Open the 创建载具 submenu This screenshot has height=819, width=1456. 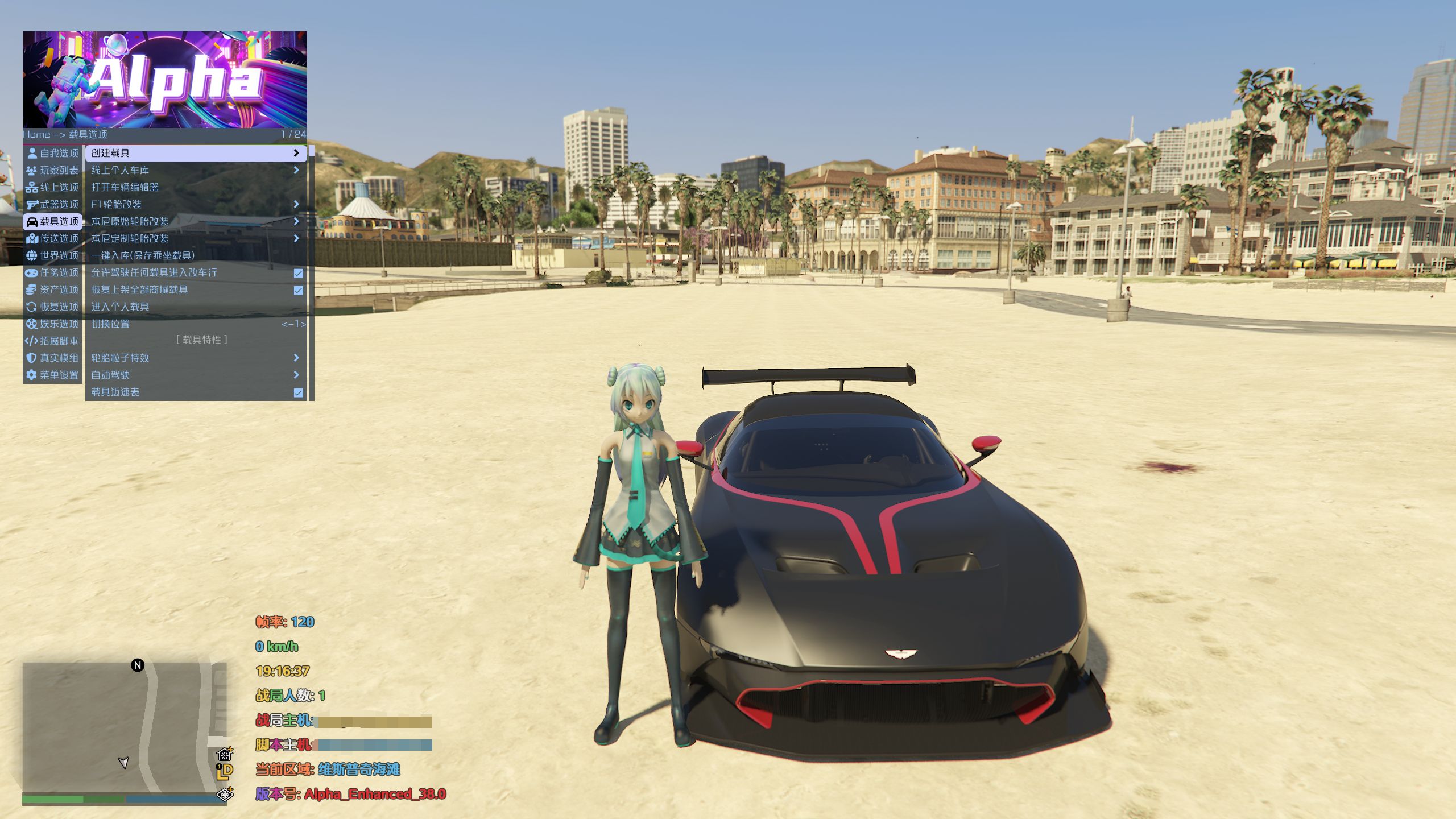pos(195,153)
